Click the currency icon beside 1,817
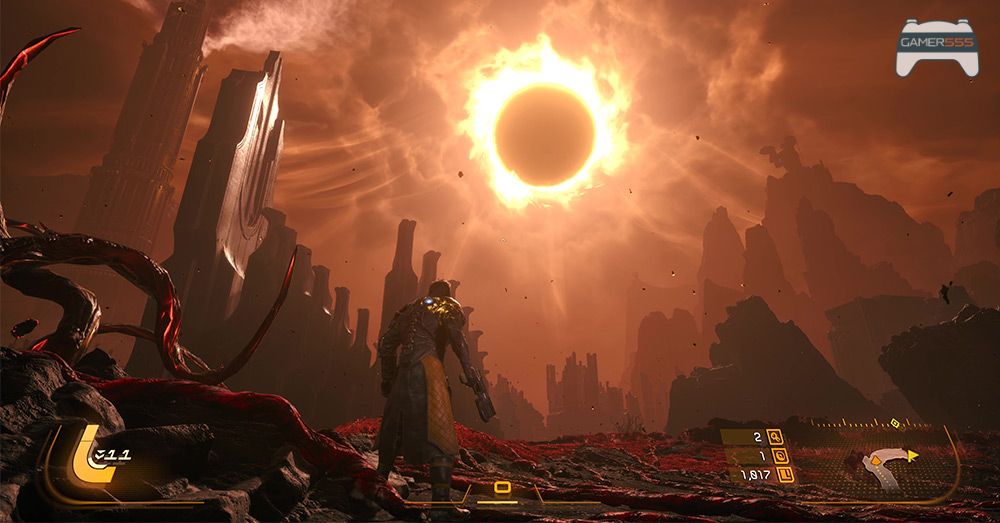1000x523 pixels. (x=786, y=475)
